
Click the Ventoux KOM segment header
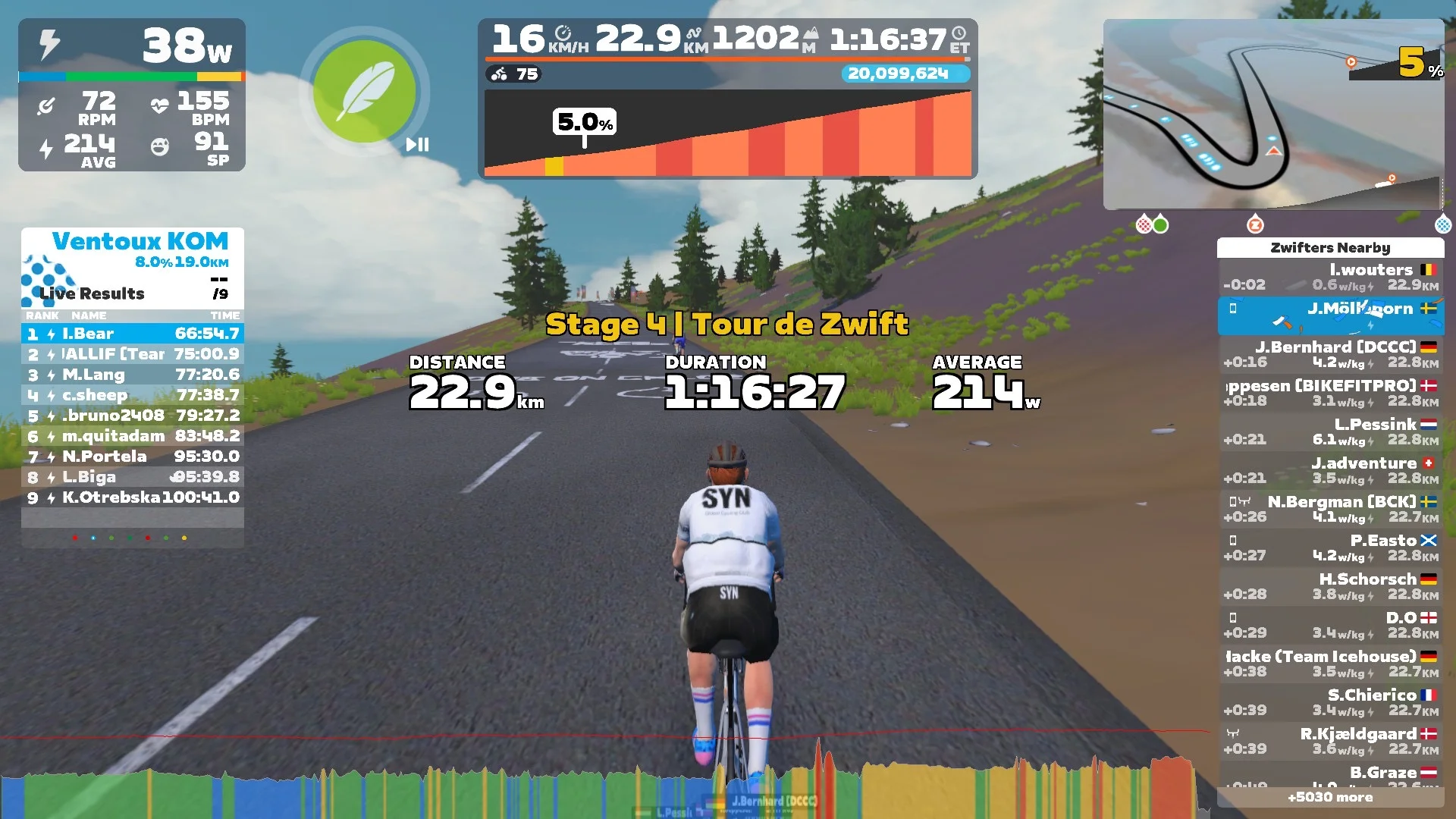point(140,242)
